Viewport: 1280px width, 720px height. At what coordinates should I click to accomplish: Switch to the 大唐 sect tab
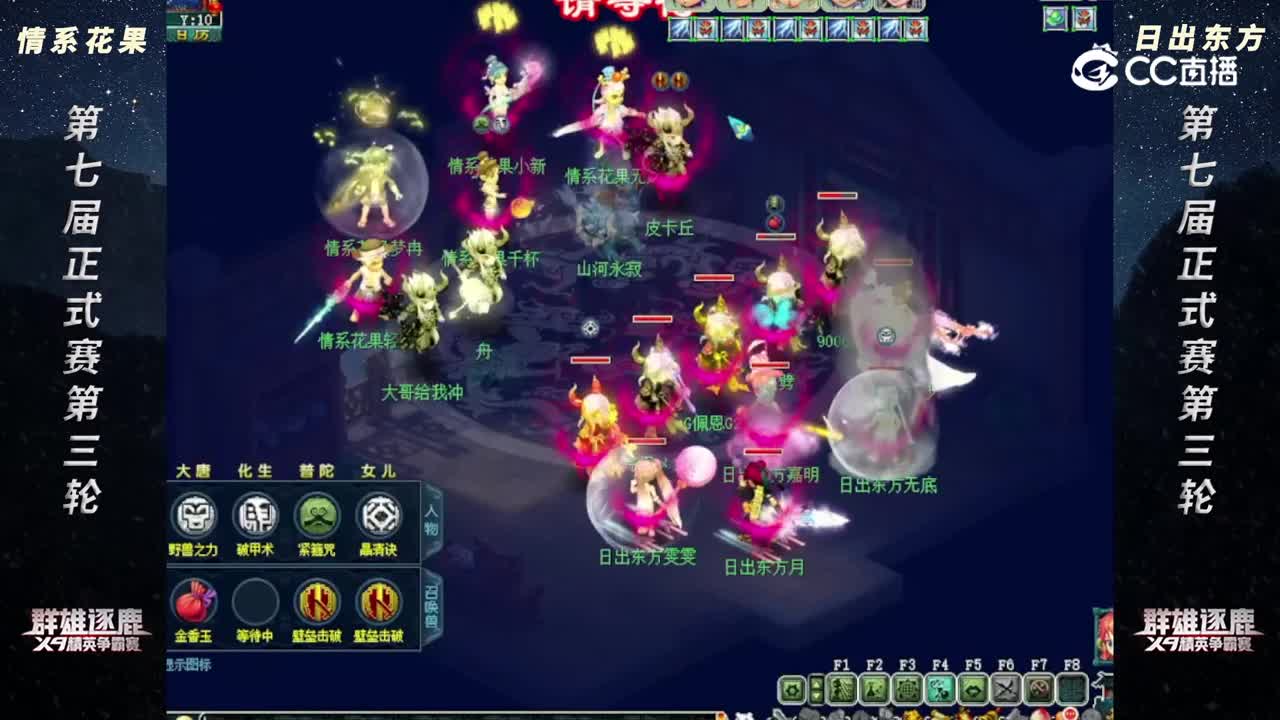click(196, 471)
